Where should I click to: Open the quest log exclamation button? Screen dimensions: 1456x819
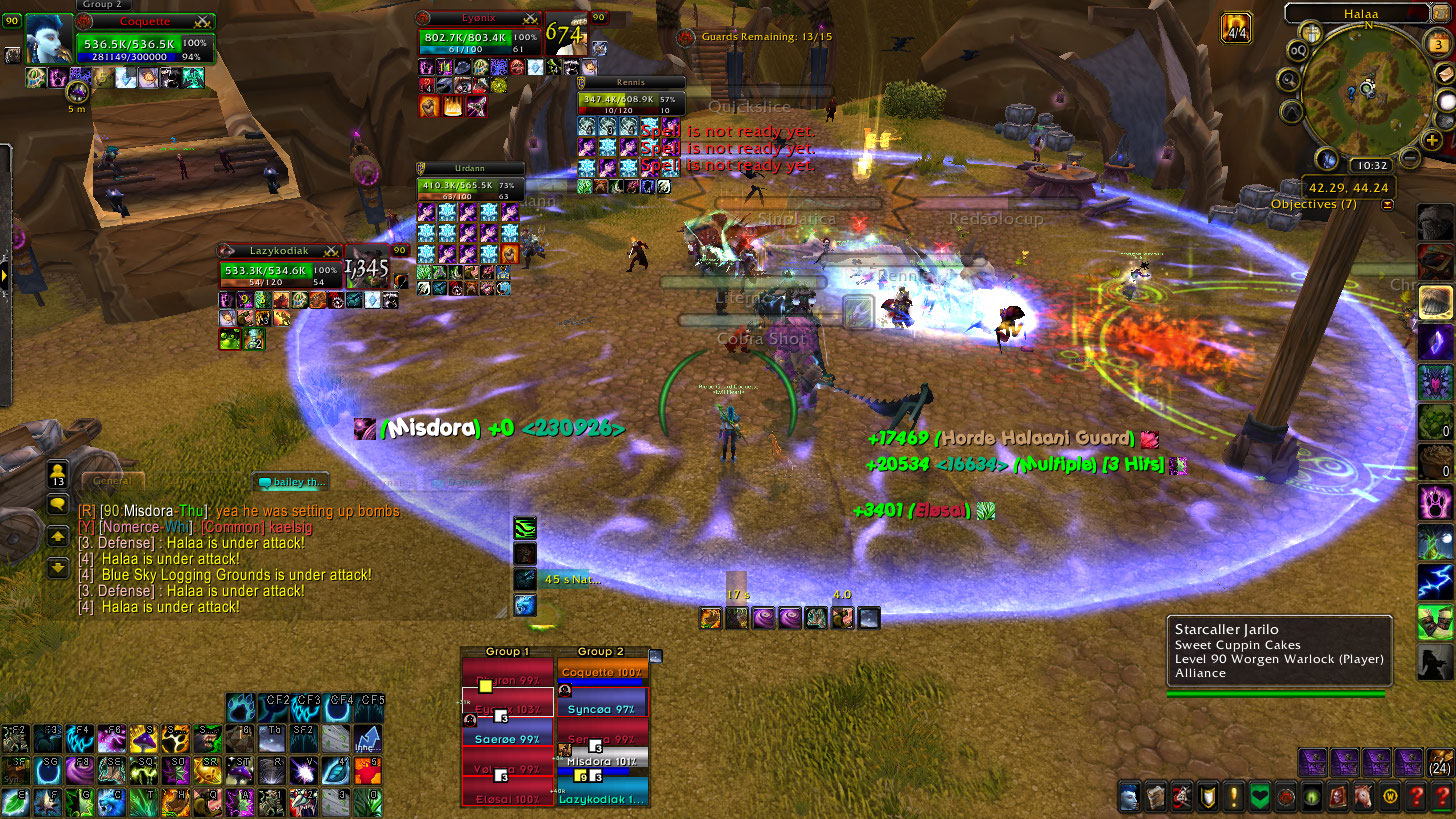(x=1234, y=797)
